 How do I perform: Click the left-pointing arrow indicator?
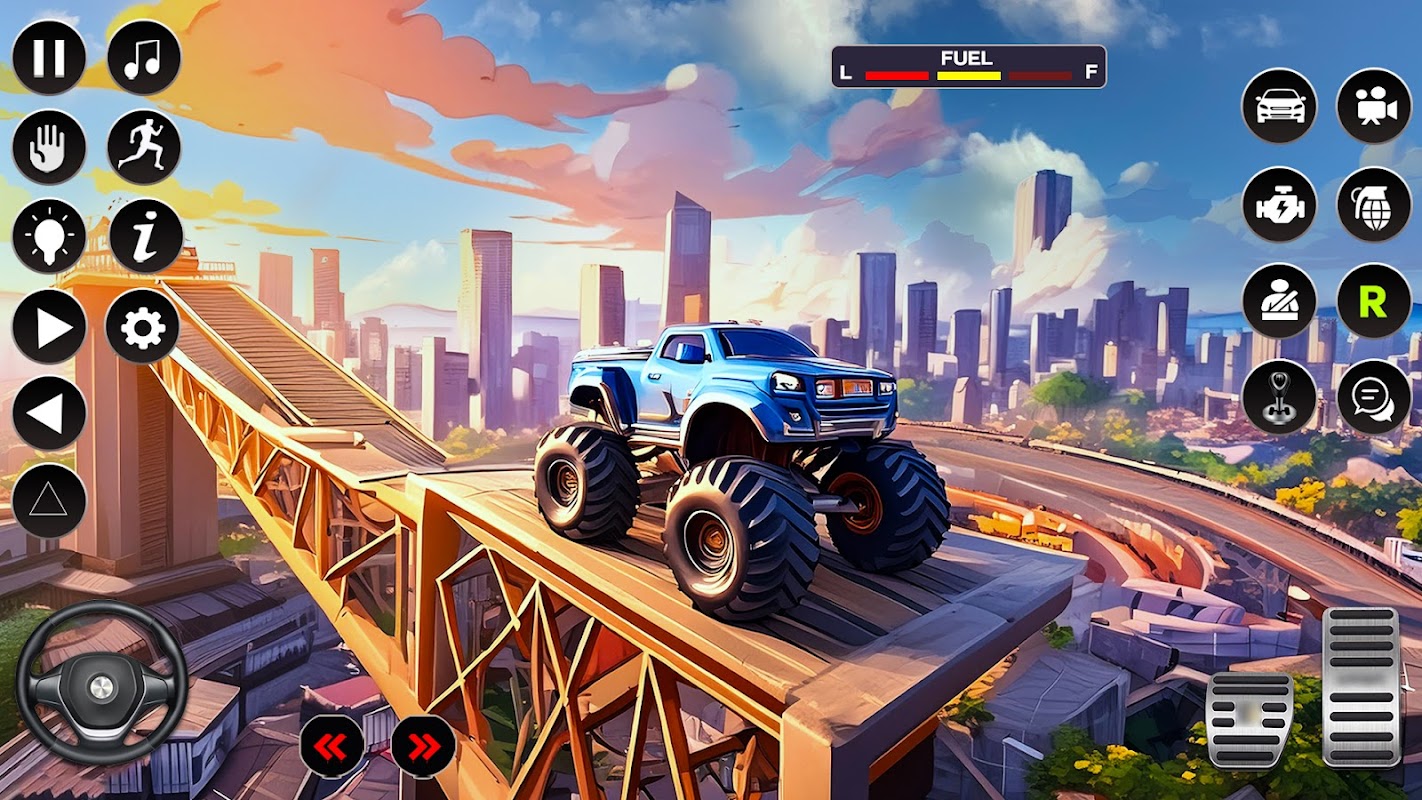[x=49, y=413]
